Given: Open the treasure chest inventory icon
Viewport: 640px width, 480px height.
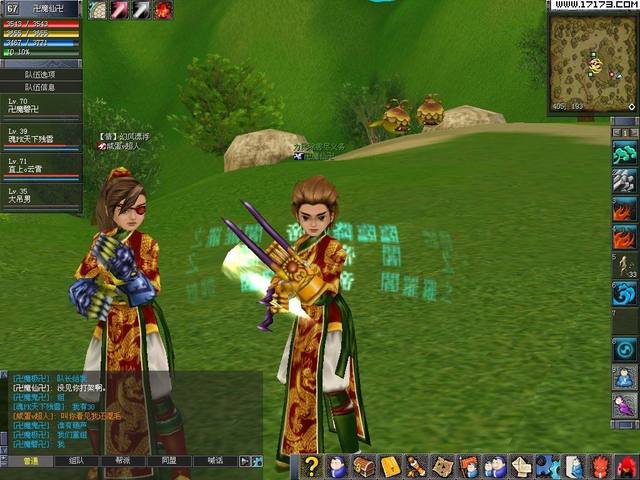Looking at the screenshot, I should [x=364, y=466].
